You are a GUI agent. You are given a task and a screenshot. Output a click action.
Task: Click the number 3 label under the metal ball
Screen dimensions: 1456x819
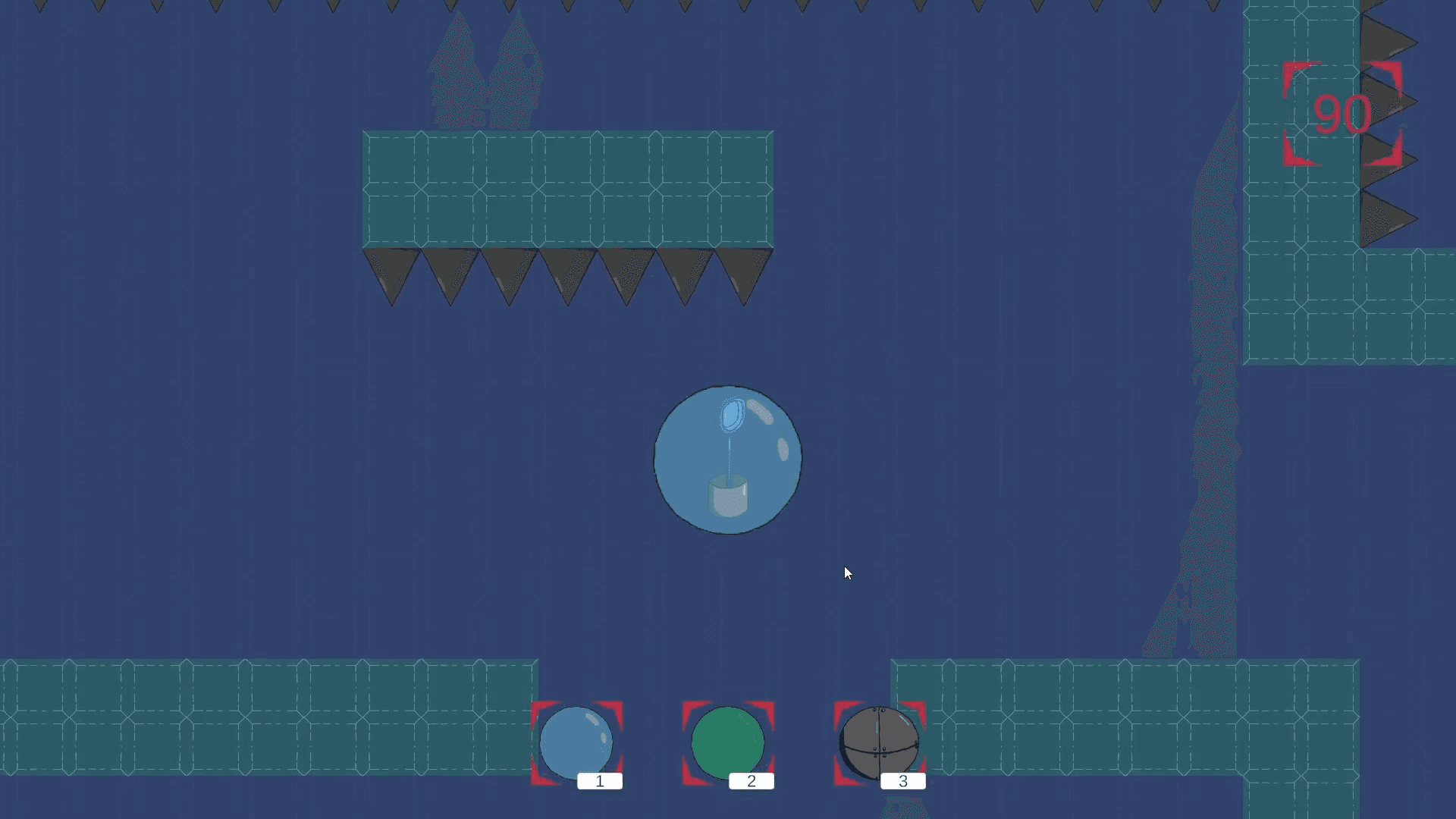(x=902, y=781)
